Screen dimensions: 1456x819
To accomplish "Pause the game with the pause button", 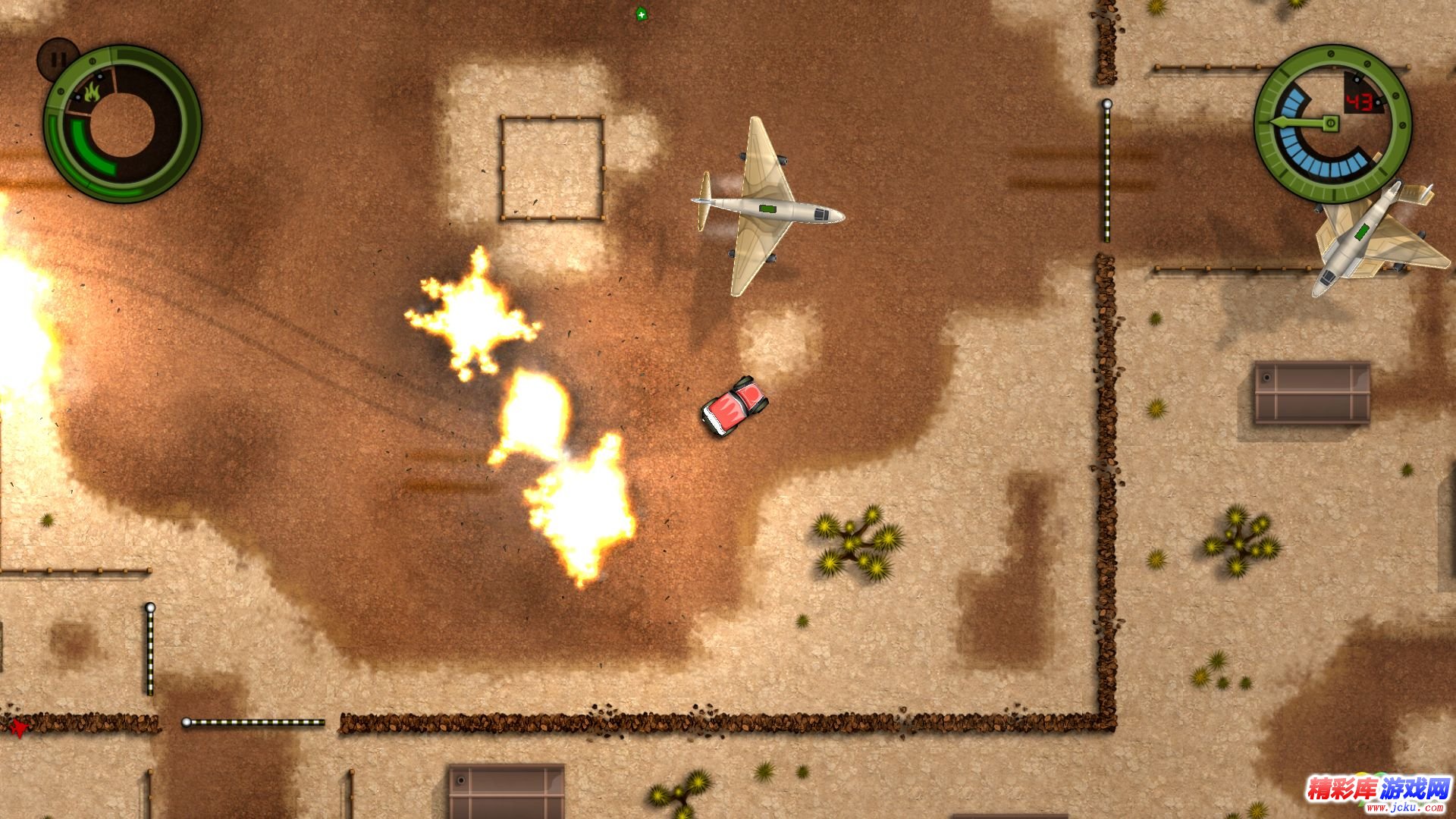I will 57,58.
